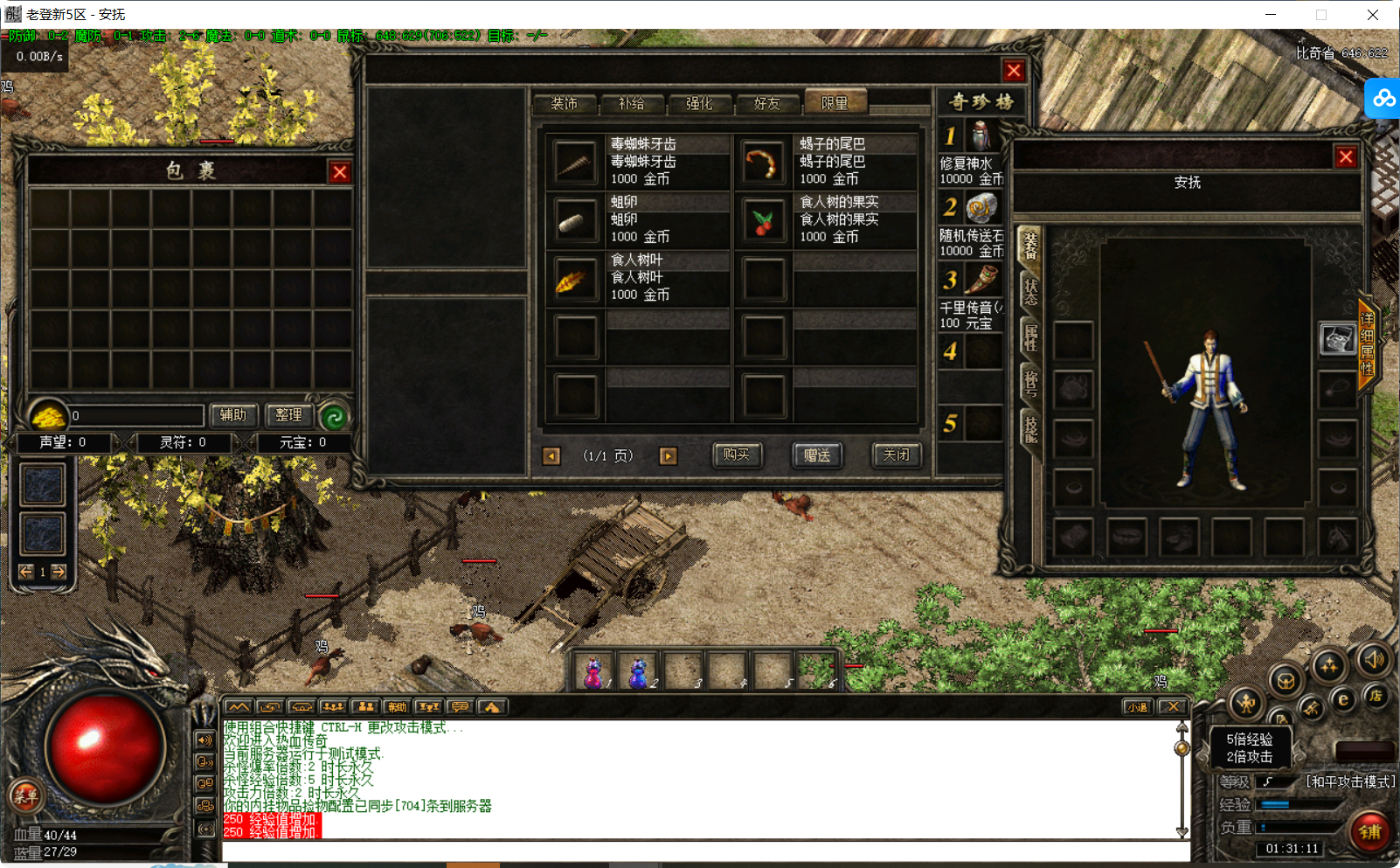Click the 赠送 gift button

(817, 455)
